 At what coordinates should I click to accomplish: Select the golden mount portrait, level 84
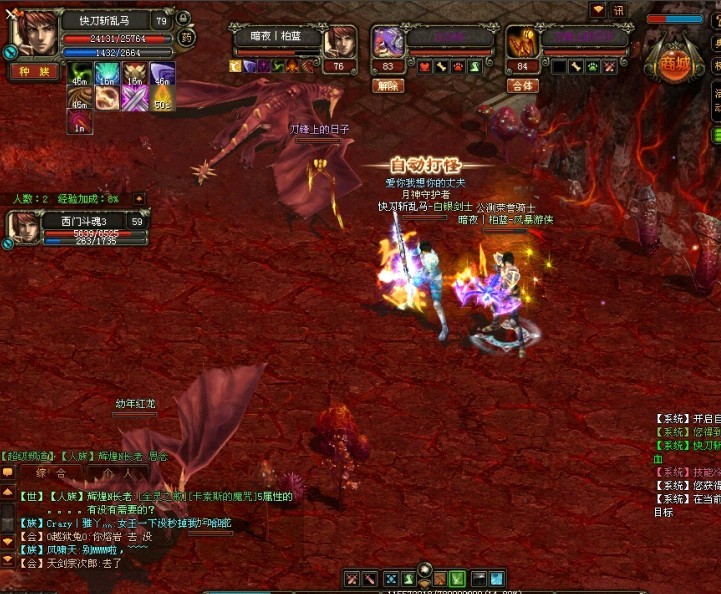[x=521, y=43]
